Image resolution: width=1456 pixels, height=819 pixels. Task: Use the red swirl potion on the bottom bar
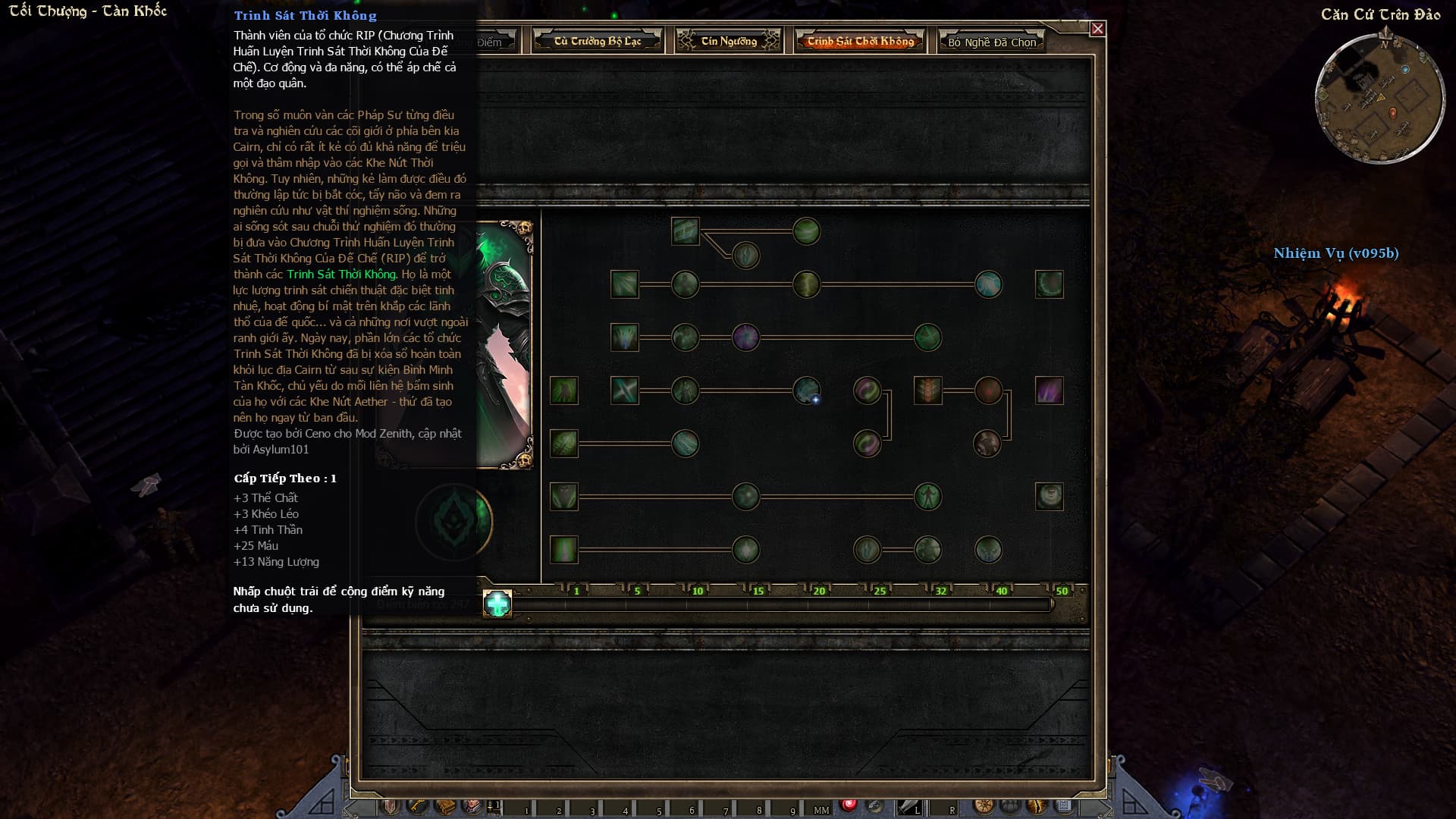point(849,805)
